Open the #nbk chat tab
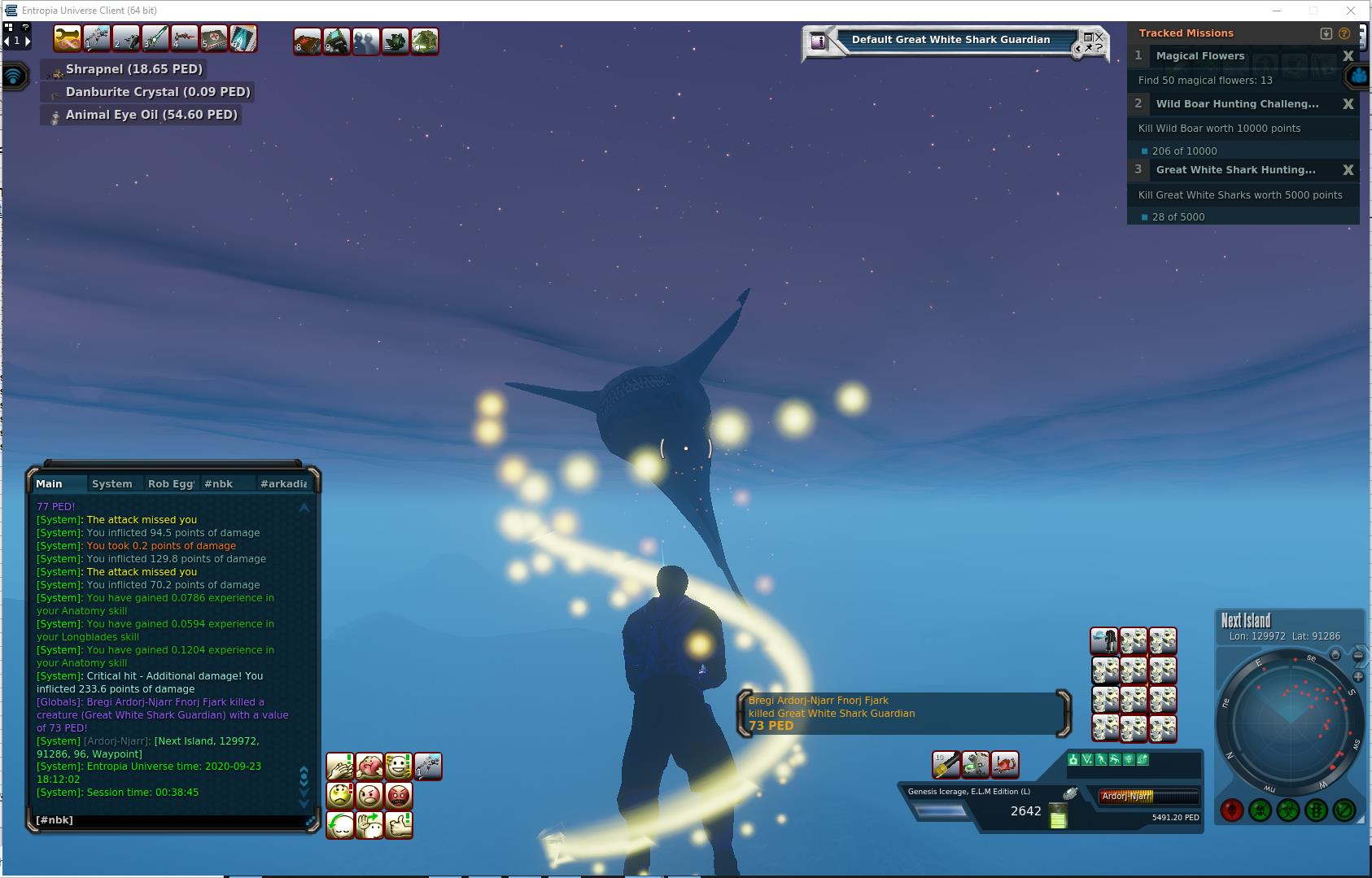This screenshot has height=878, width=1372. tap(218, 483)
